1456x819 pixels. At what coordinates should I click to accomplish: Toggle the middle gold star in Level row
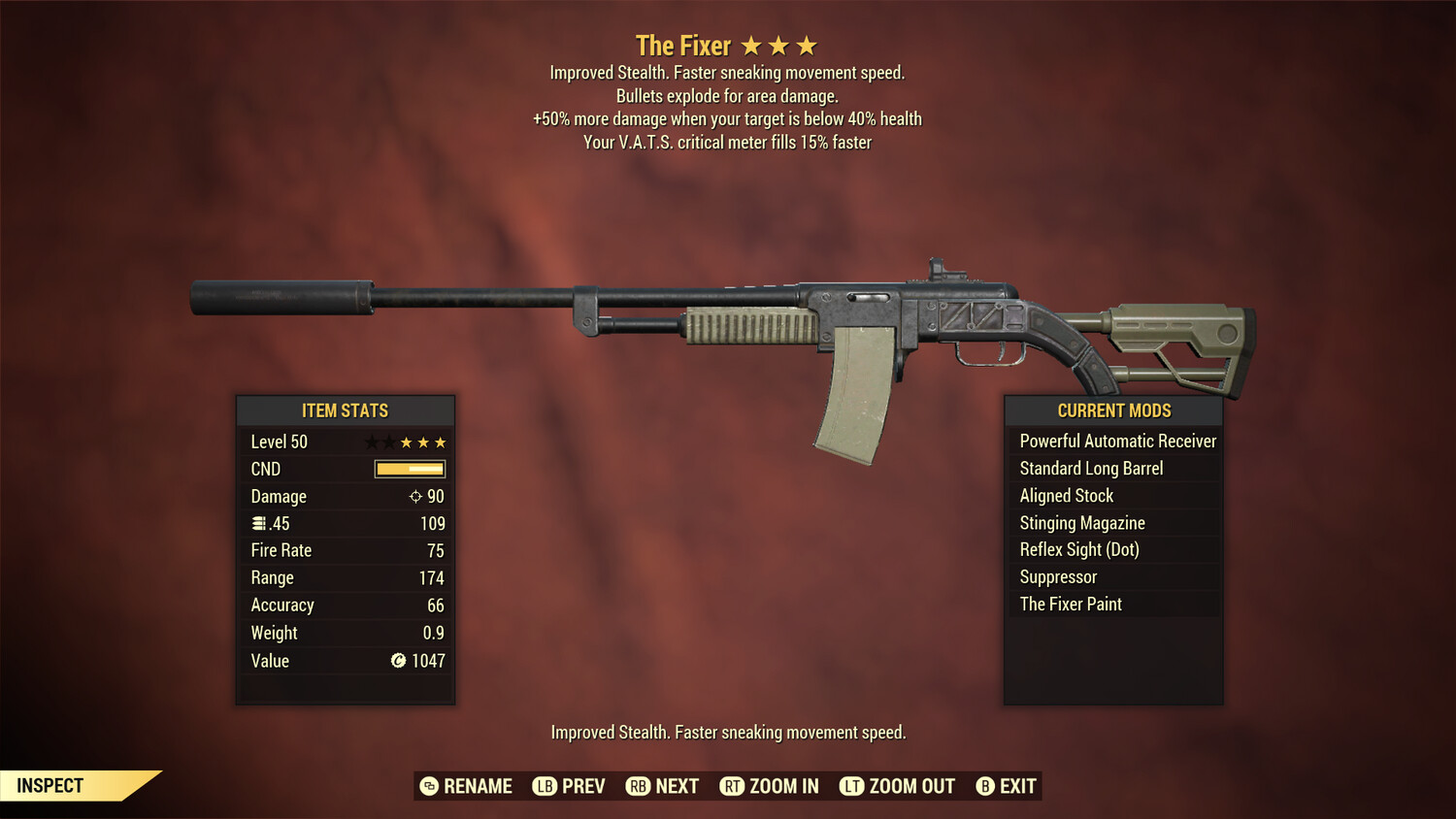coord(422,442)
